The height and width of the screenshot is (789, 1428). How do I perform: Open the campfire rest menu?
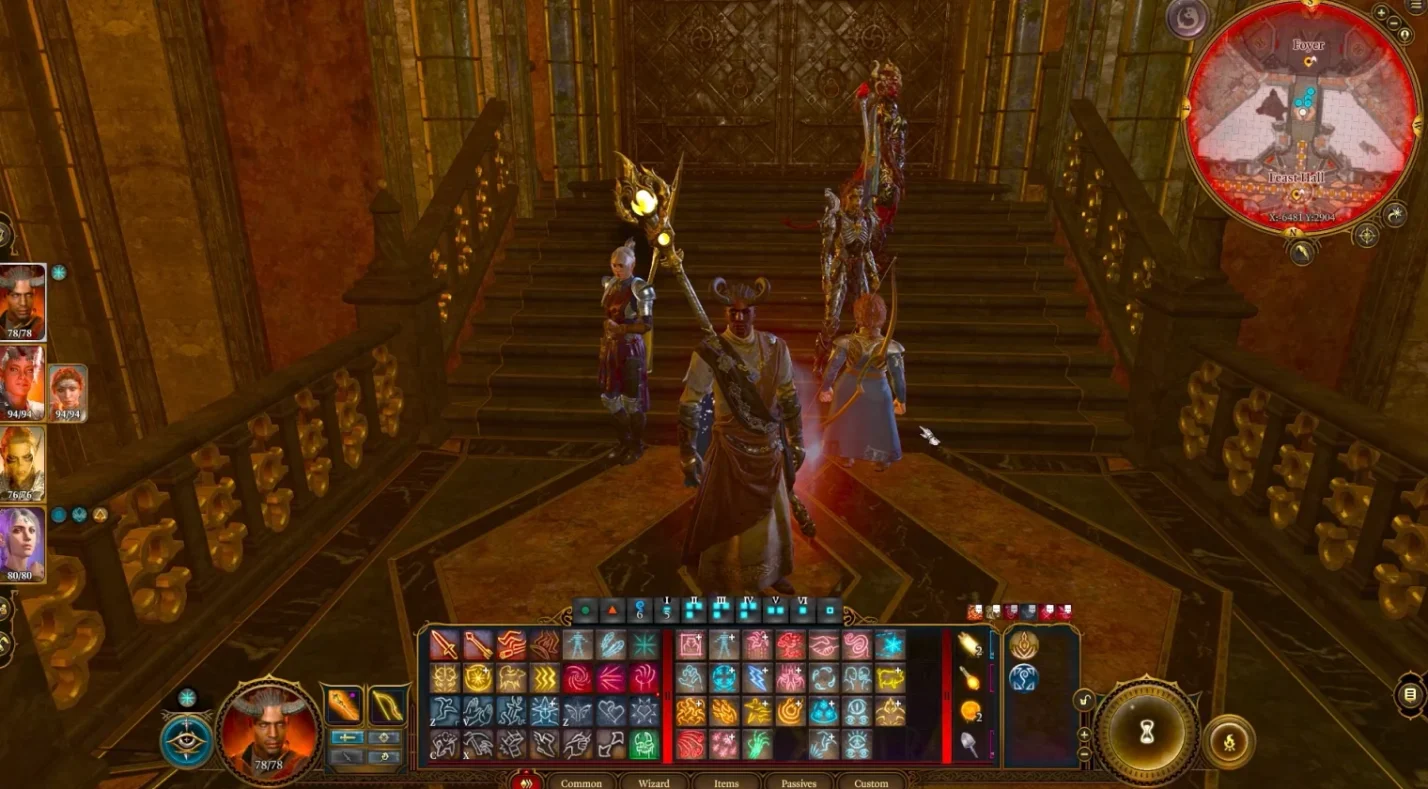1229,743
